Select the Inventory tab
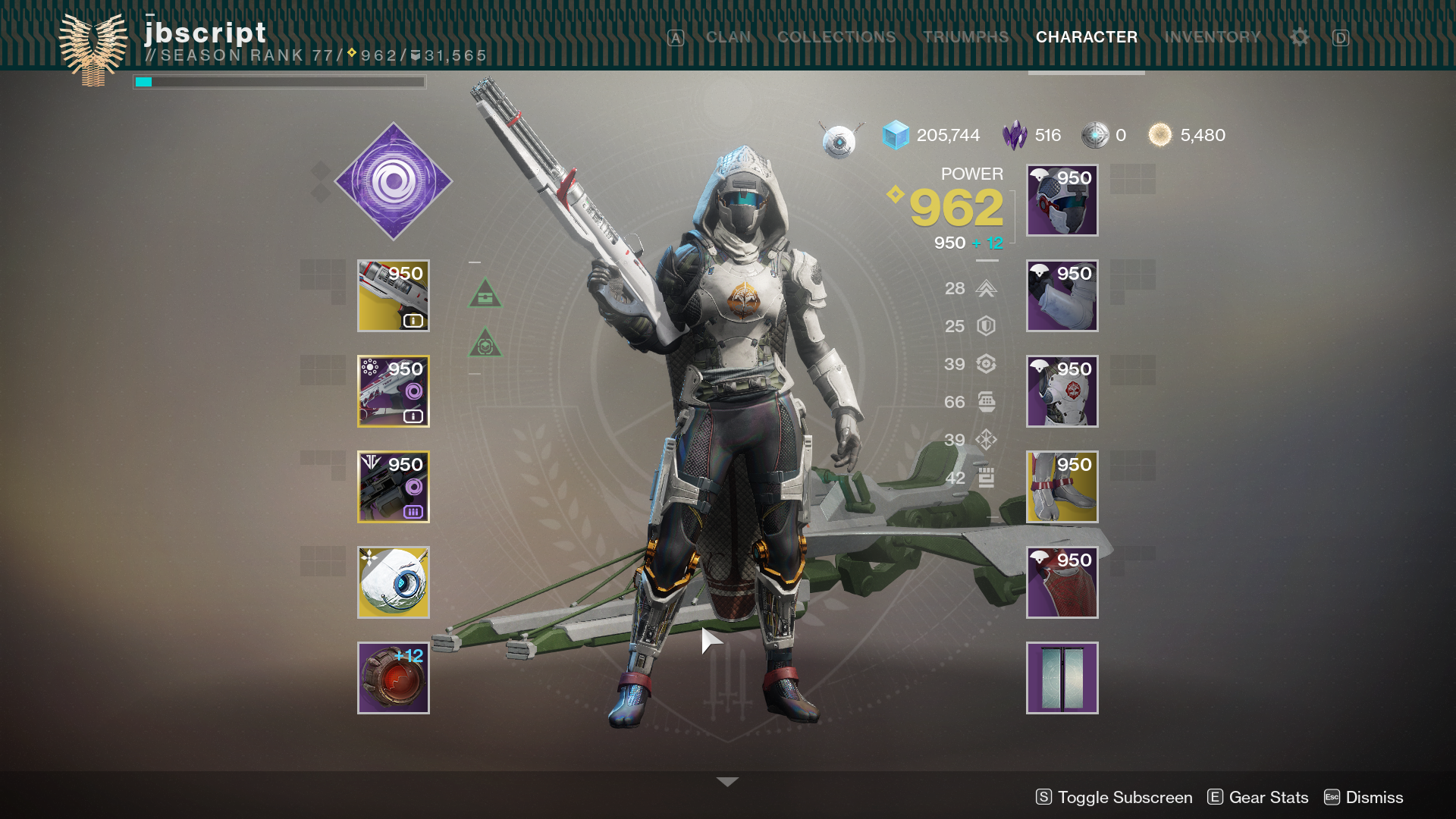Viewport: 1456px width, 819px height. [1212, 37]
